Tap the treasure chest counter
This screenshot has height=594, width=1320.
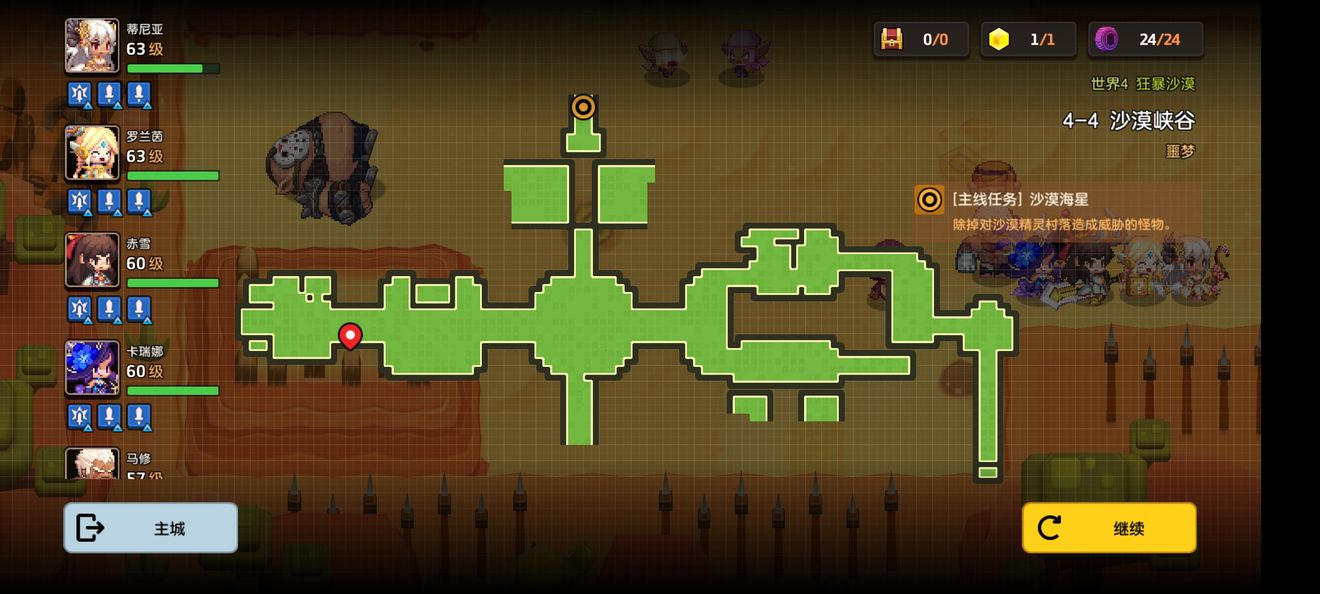(x=920, y=39)
